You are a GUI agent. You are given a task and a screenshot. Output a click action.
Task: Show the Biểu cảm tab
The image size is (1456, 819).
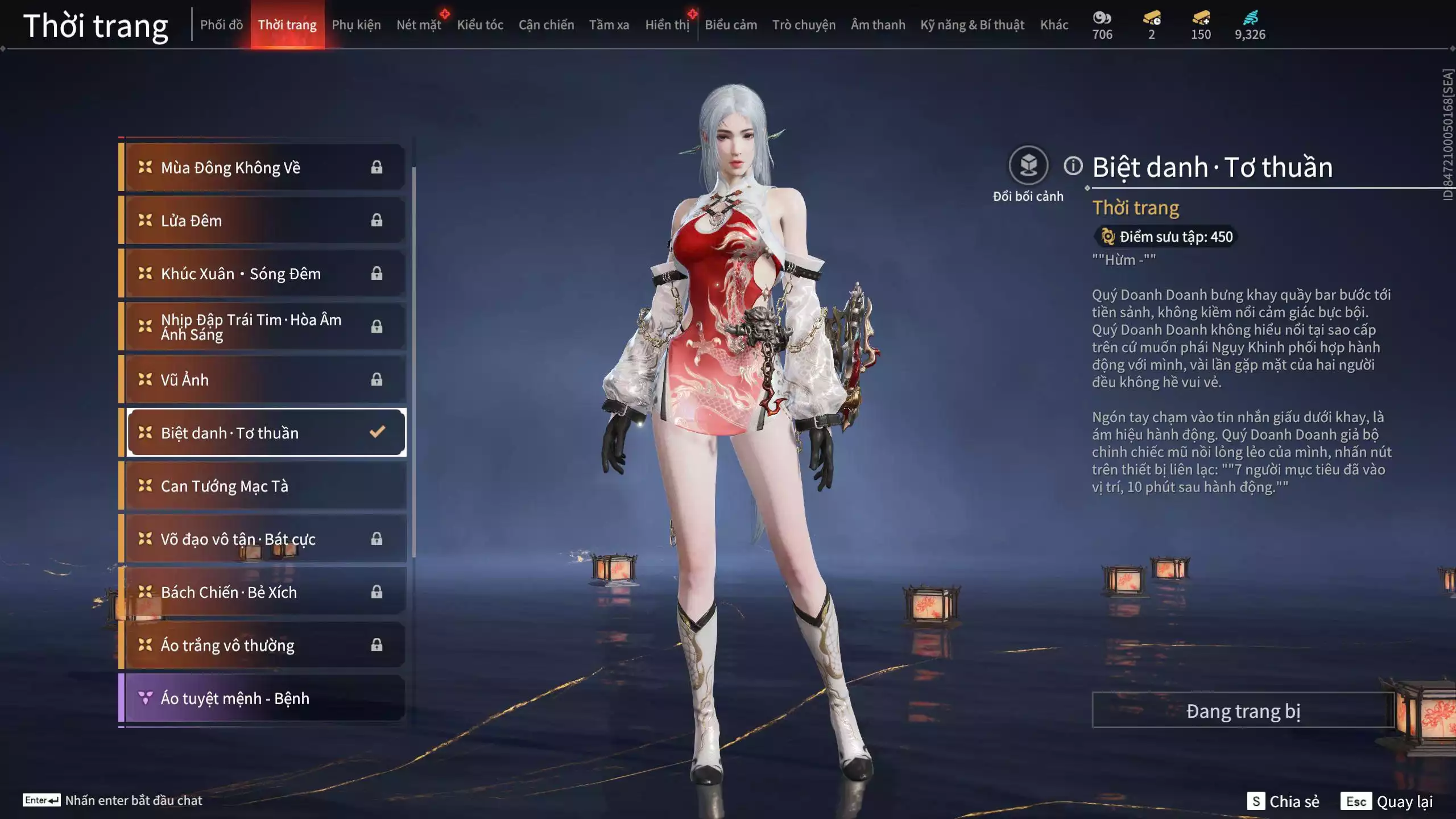tap(731, 25)
